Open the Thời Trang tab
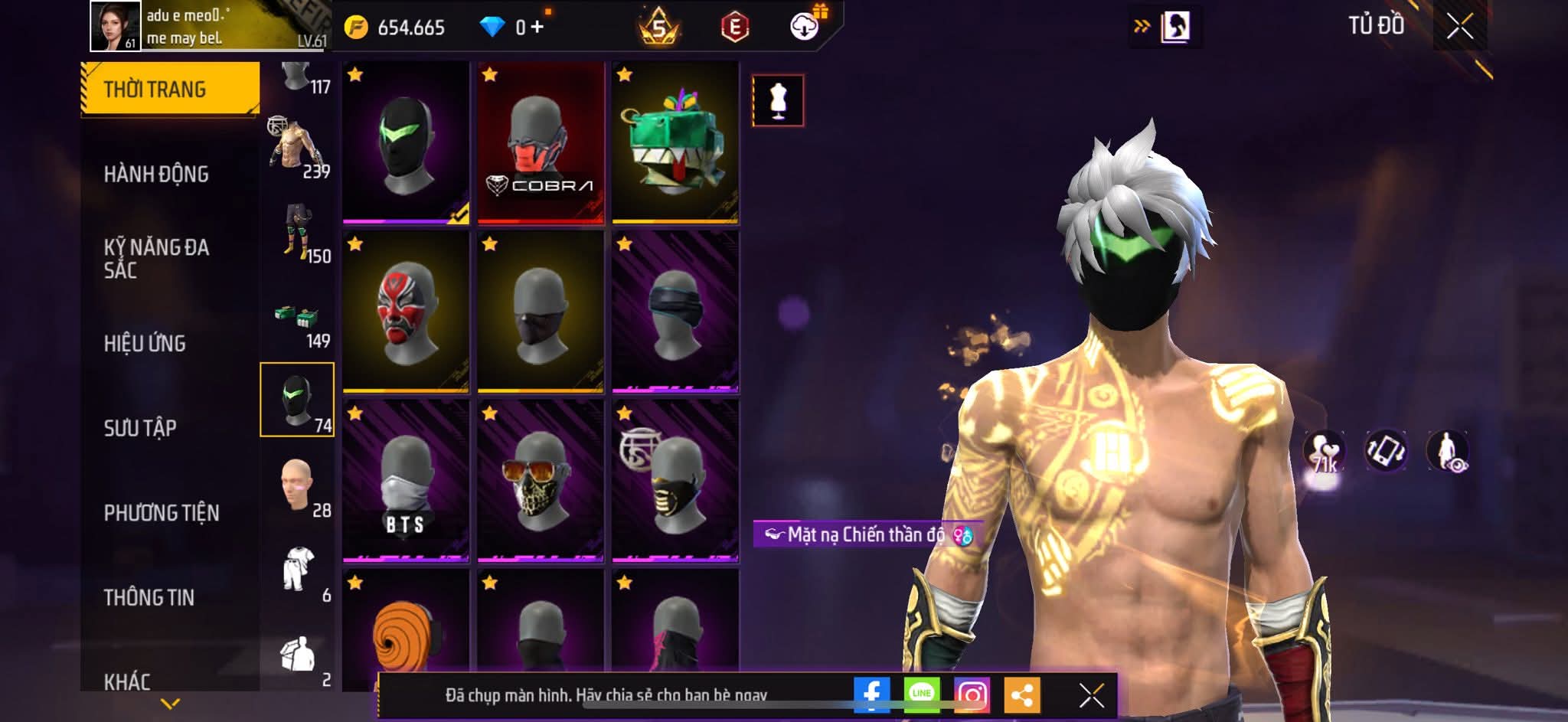This screenshot has width=1568, height=722. [169, 89]
